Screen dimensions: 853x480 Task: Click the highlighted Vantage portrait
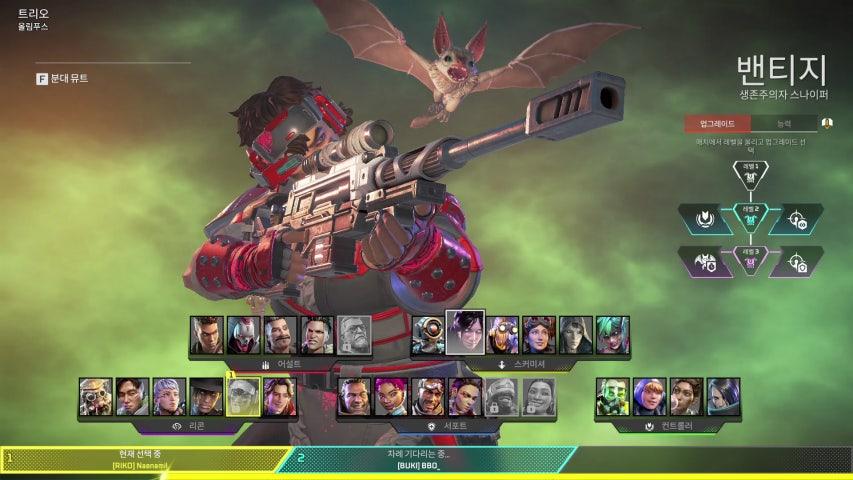pos(244,396)
